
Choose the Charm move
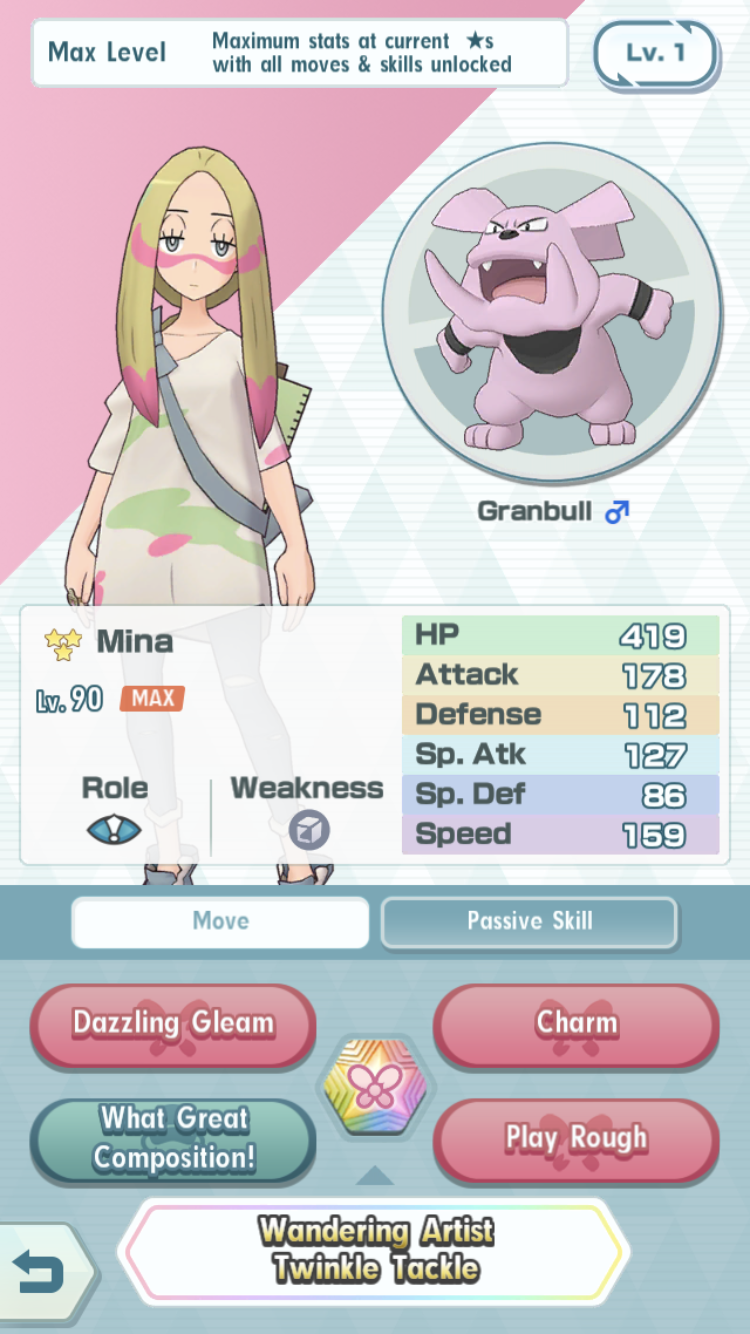pos(576,1024)
